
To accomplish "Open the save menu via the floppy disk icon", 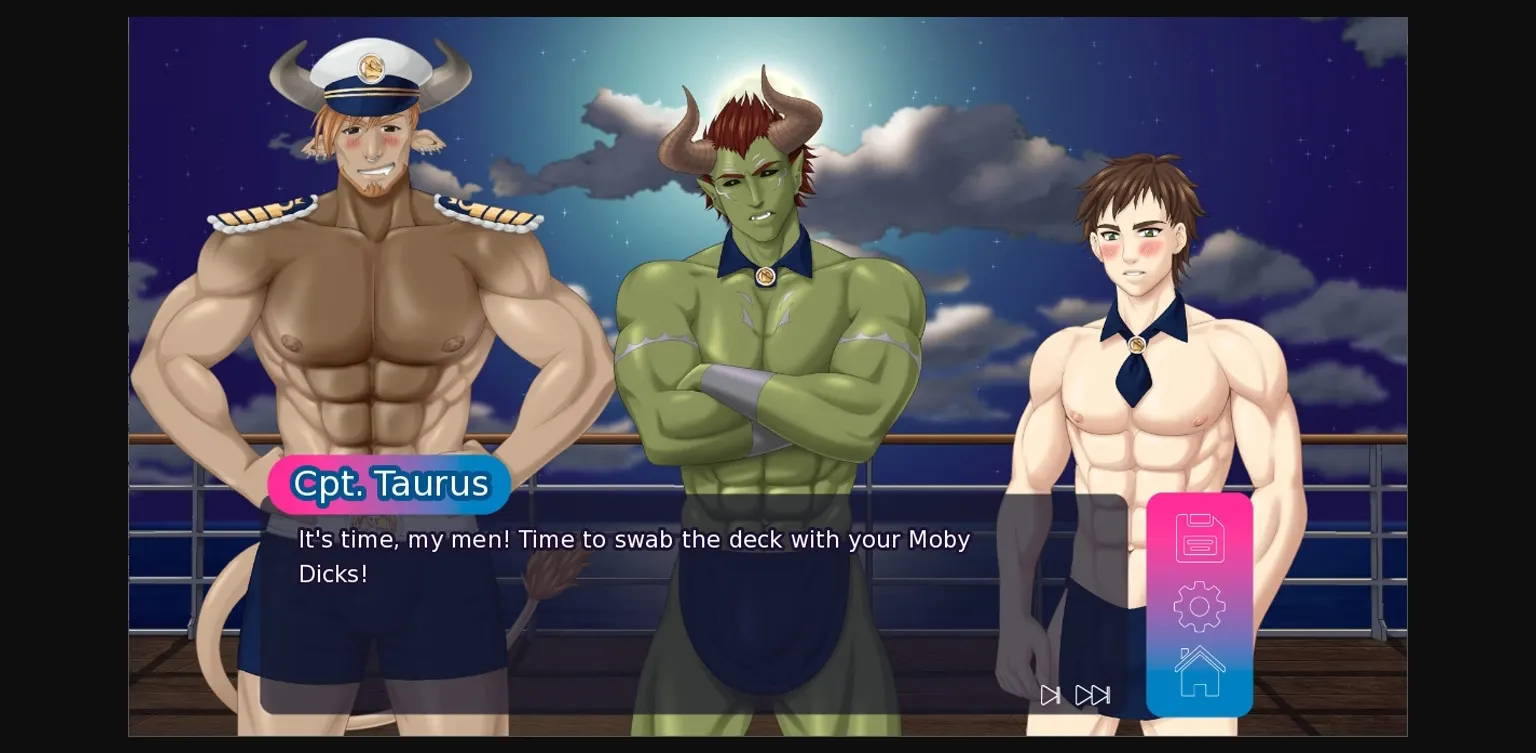I will click(x=1199, y=537).
